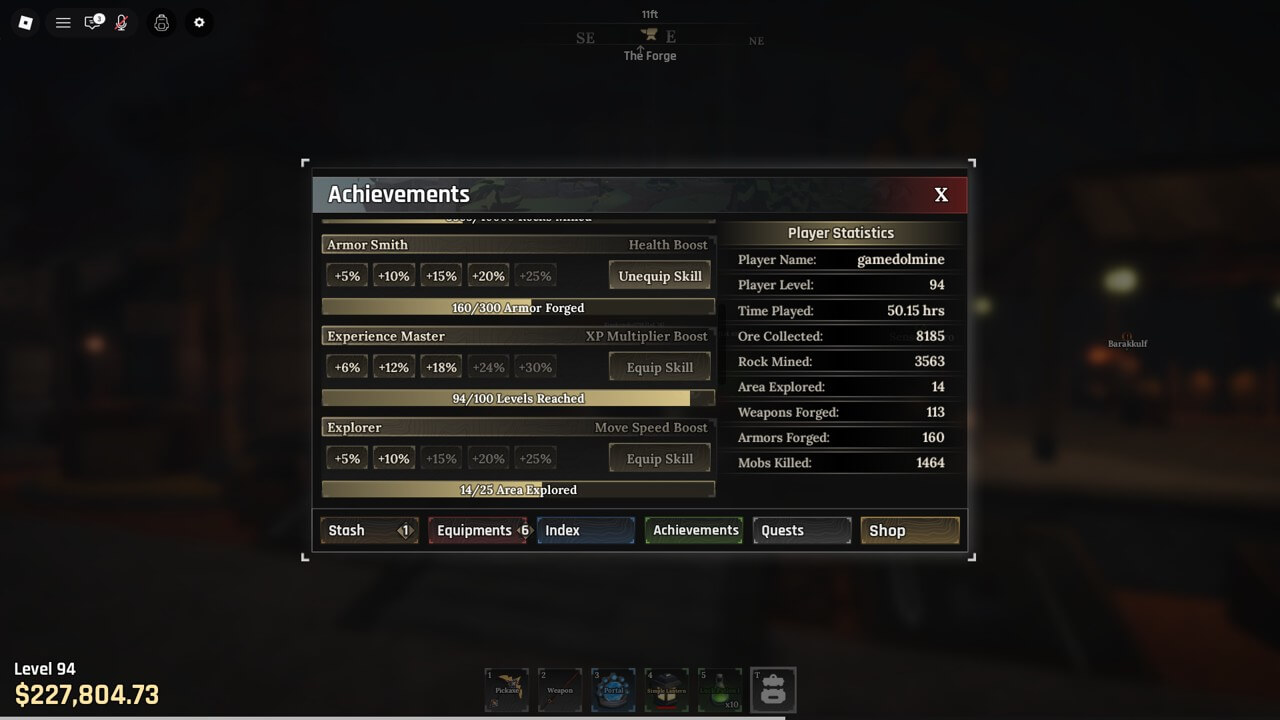Switch to the Equipments tab
The image size is (1280, 720).
point(477,530)
